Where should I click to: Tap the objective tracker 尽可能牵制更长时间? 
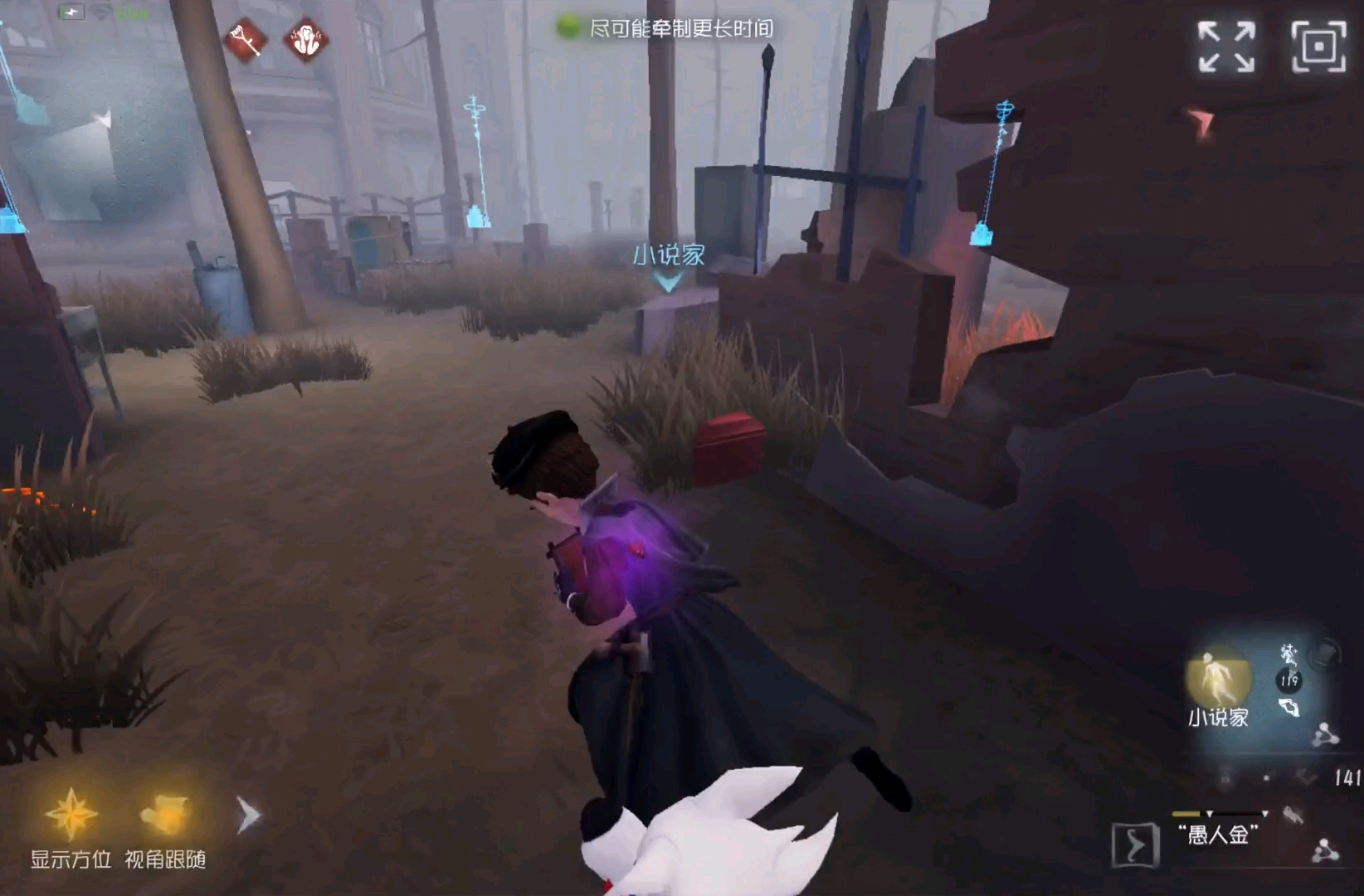(667, 28)
